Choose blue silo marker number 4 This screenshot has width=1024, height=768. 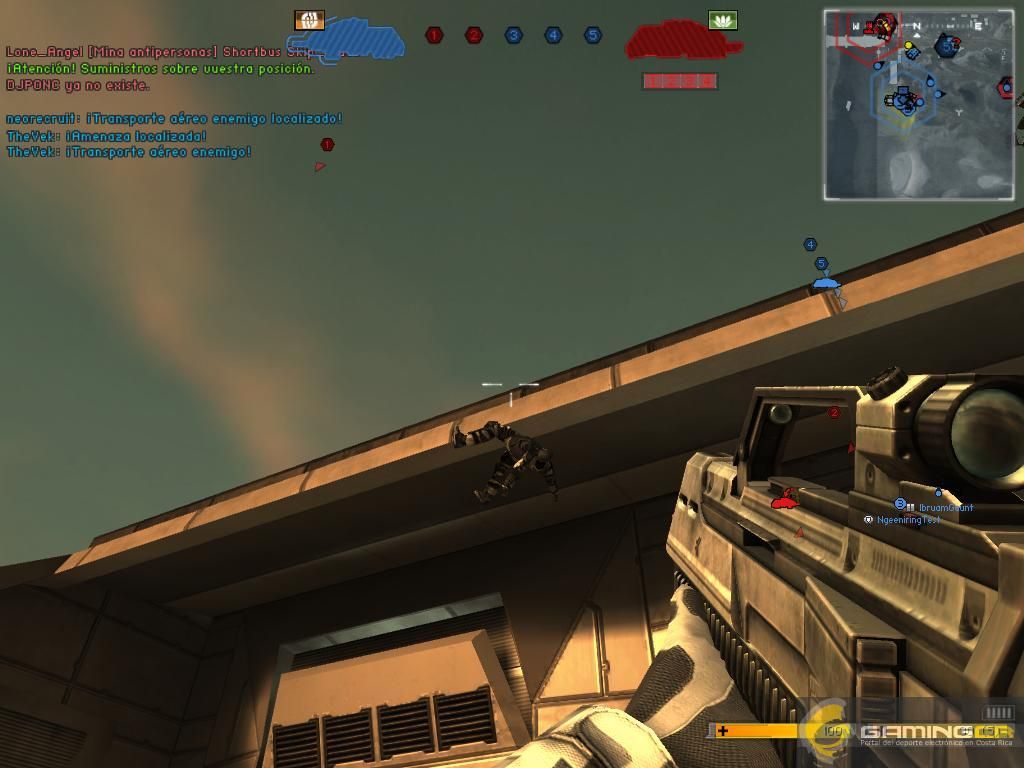point(553,35)
